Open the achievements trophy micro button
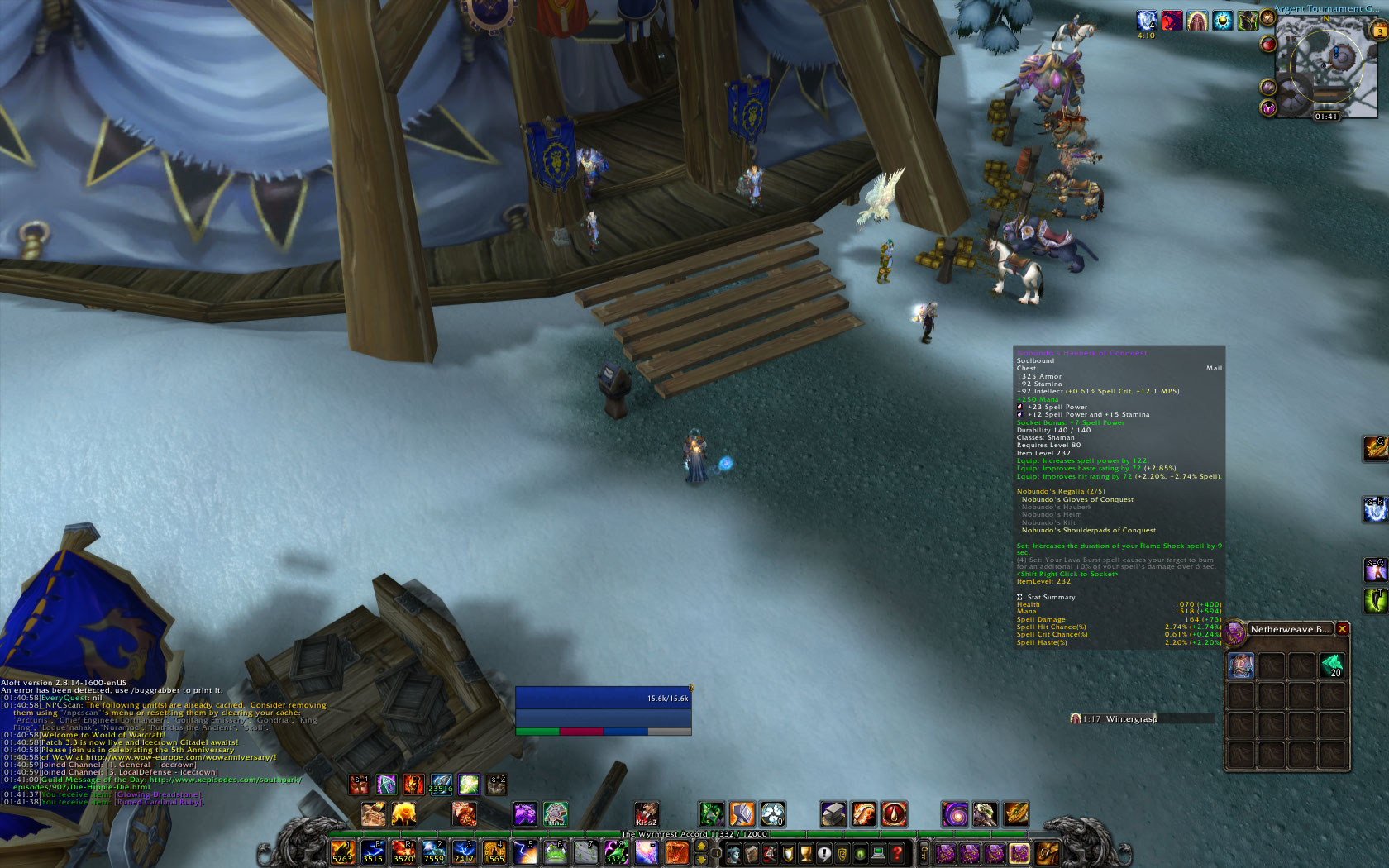Screen dimensions: 1389x868 click(805, 852)
